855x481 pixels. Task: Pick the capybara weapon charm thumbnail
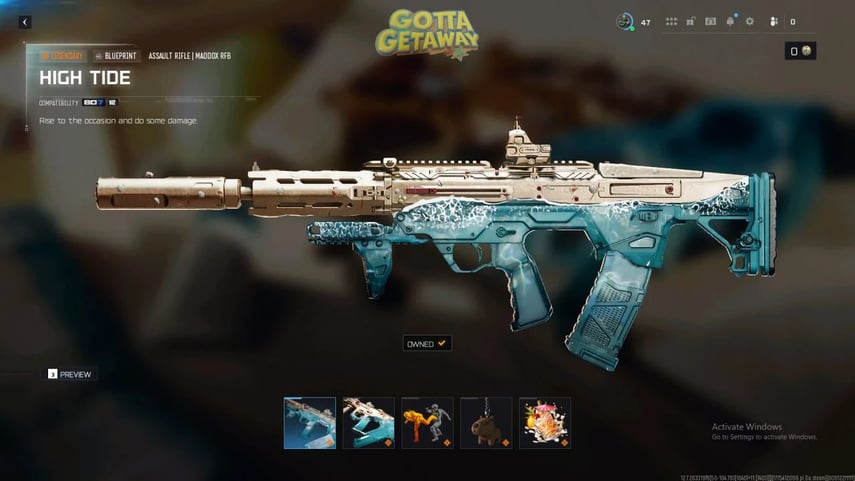coord(486,423)
